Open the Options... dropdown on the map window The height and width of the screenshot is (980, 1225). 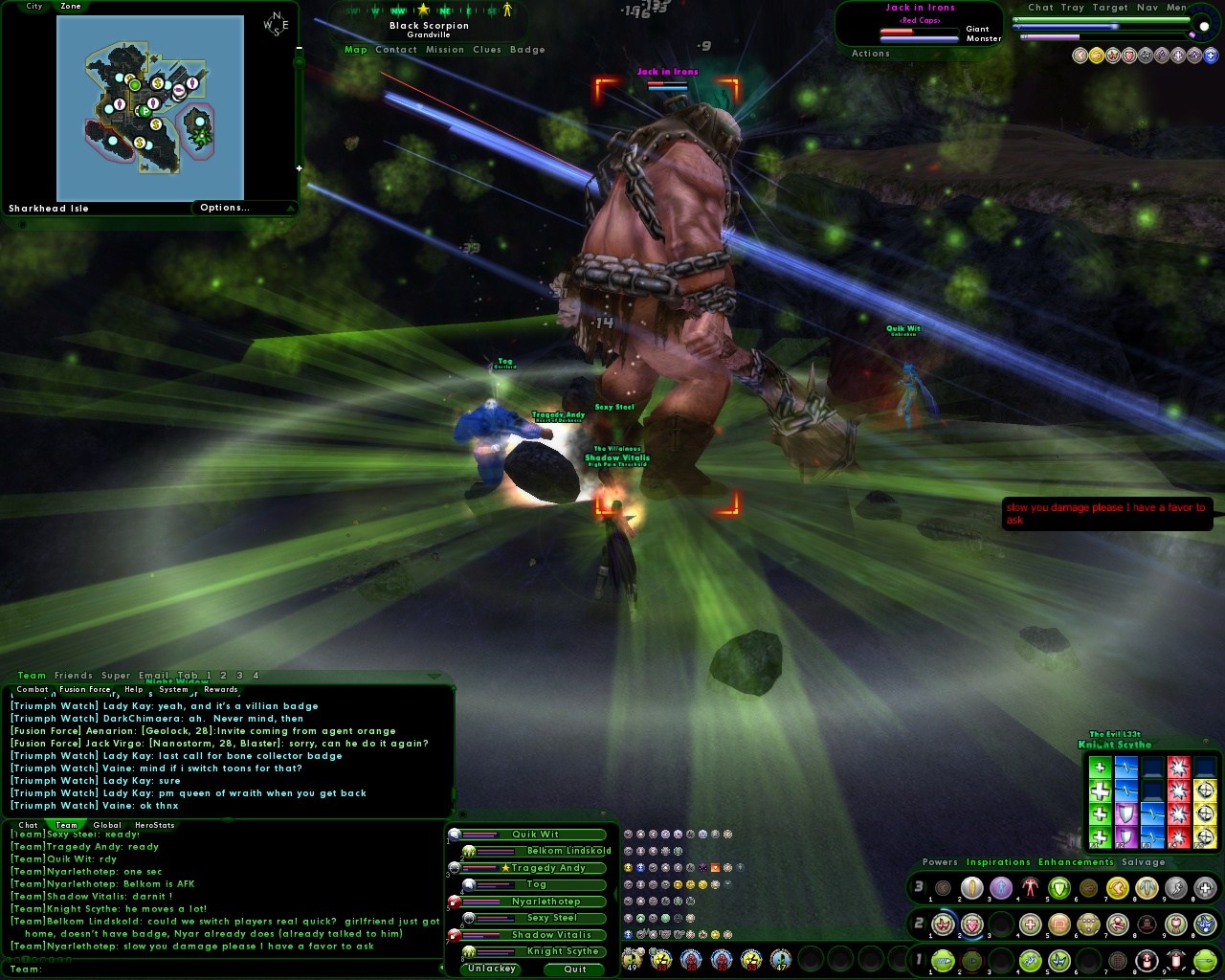pos(226,208)
